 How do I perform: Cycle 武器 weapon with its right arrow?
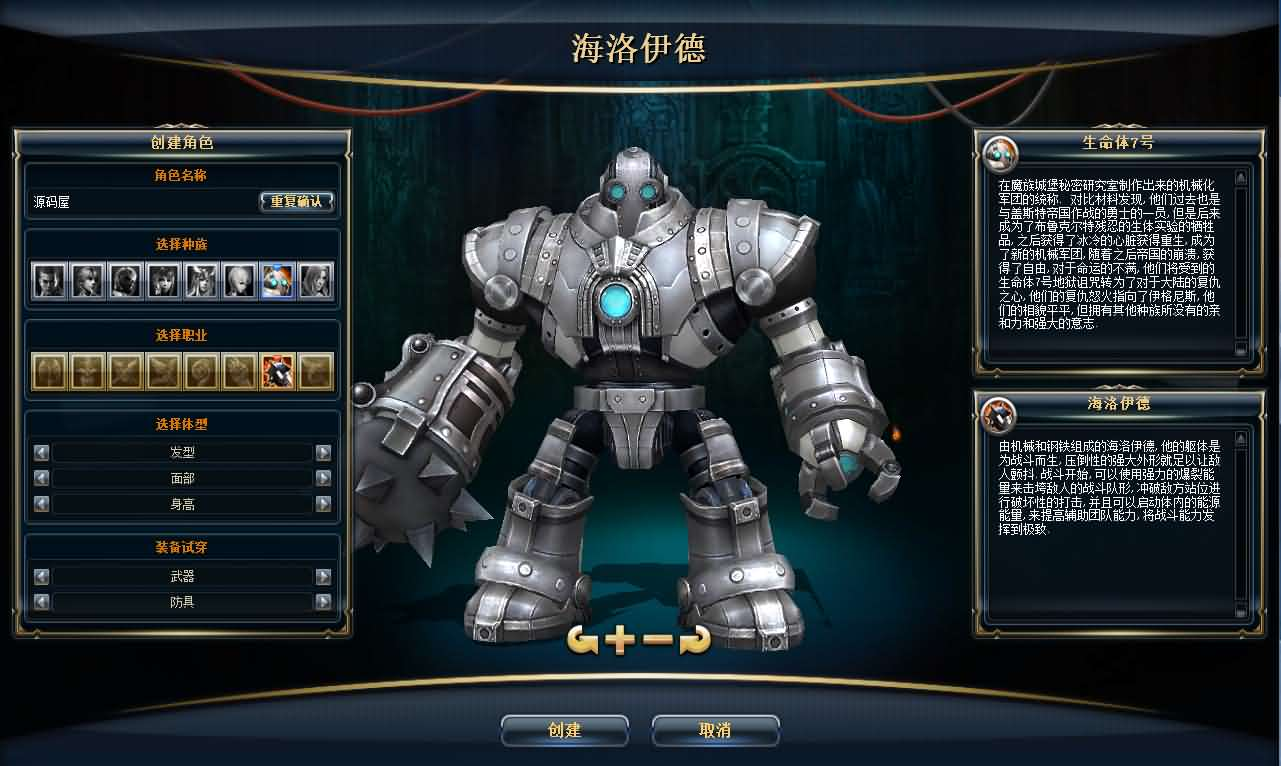coord(322,576)
